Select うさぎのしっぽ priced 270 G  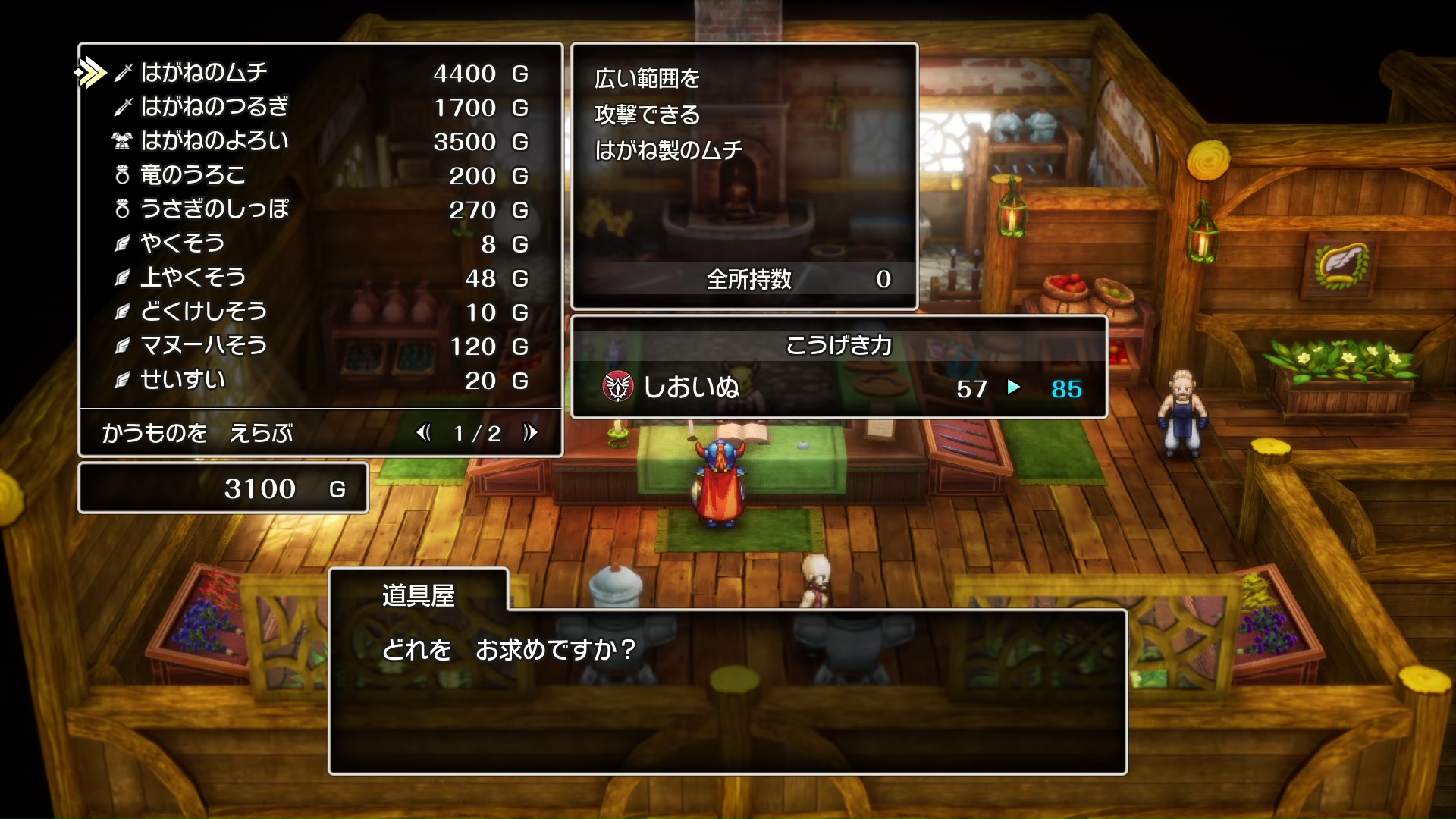coord(215,209)
